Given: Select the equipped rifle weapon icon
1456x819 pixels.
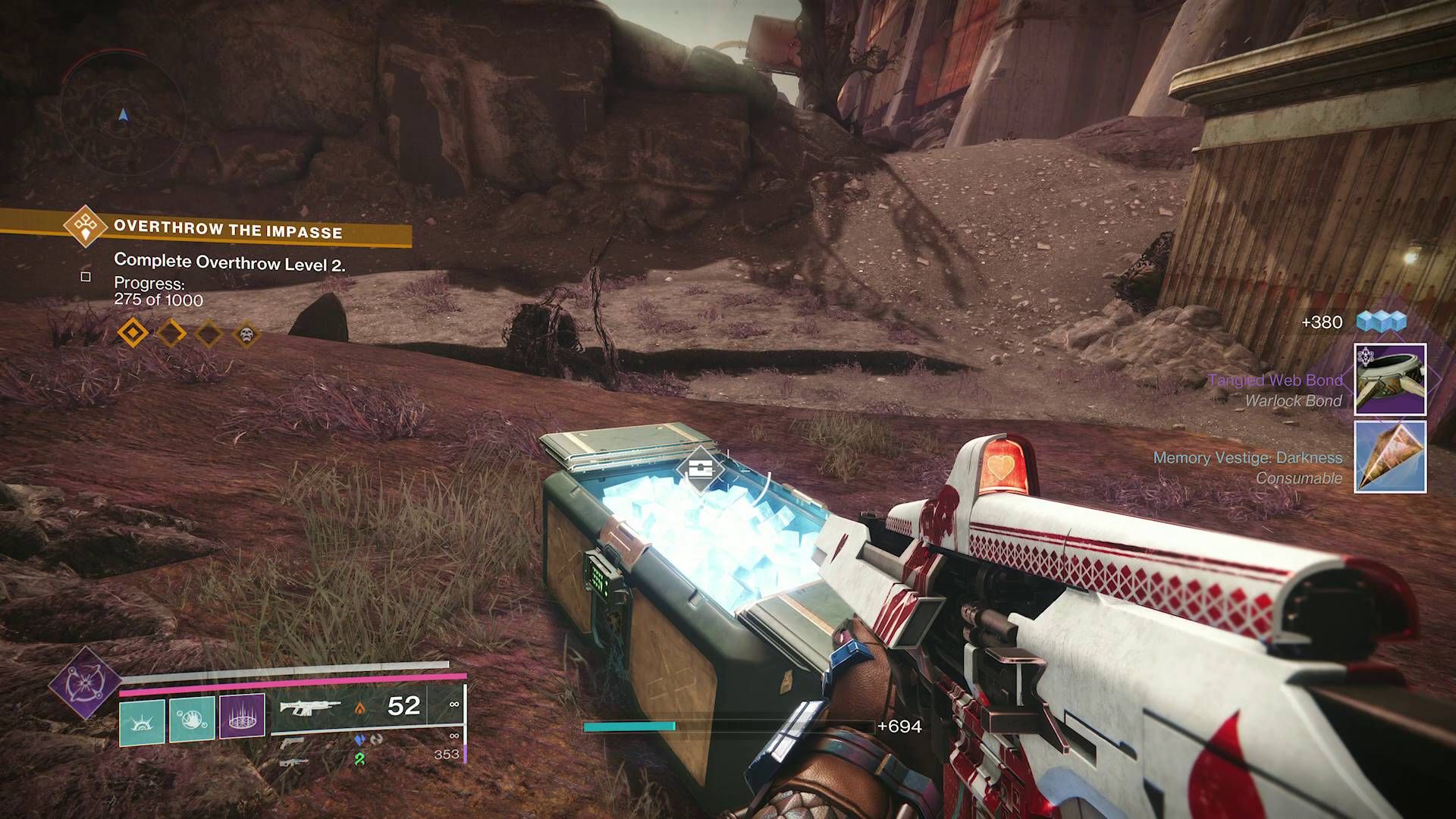Looking at the screenshot, I should pos(310,708).
